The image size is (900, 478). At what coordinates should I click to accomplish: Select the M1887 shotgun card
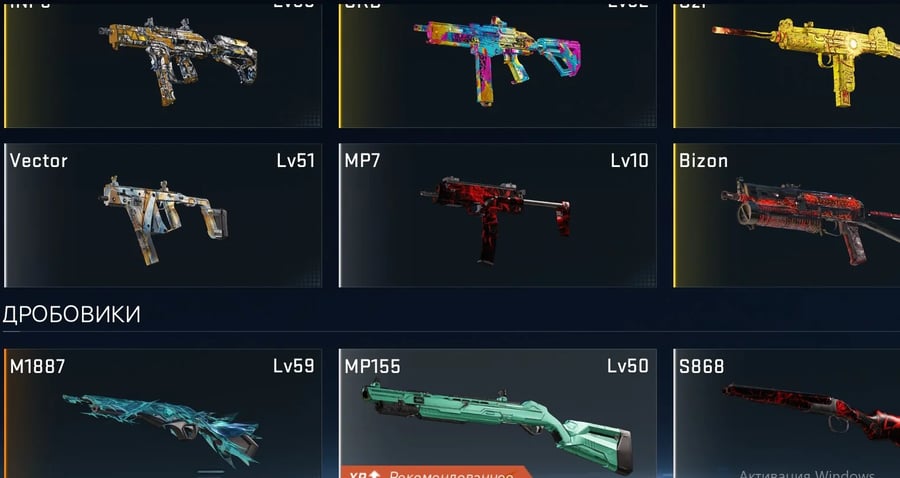tap(163, 413)
